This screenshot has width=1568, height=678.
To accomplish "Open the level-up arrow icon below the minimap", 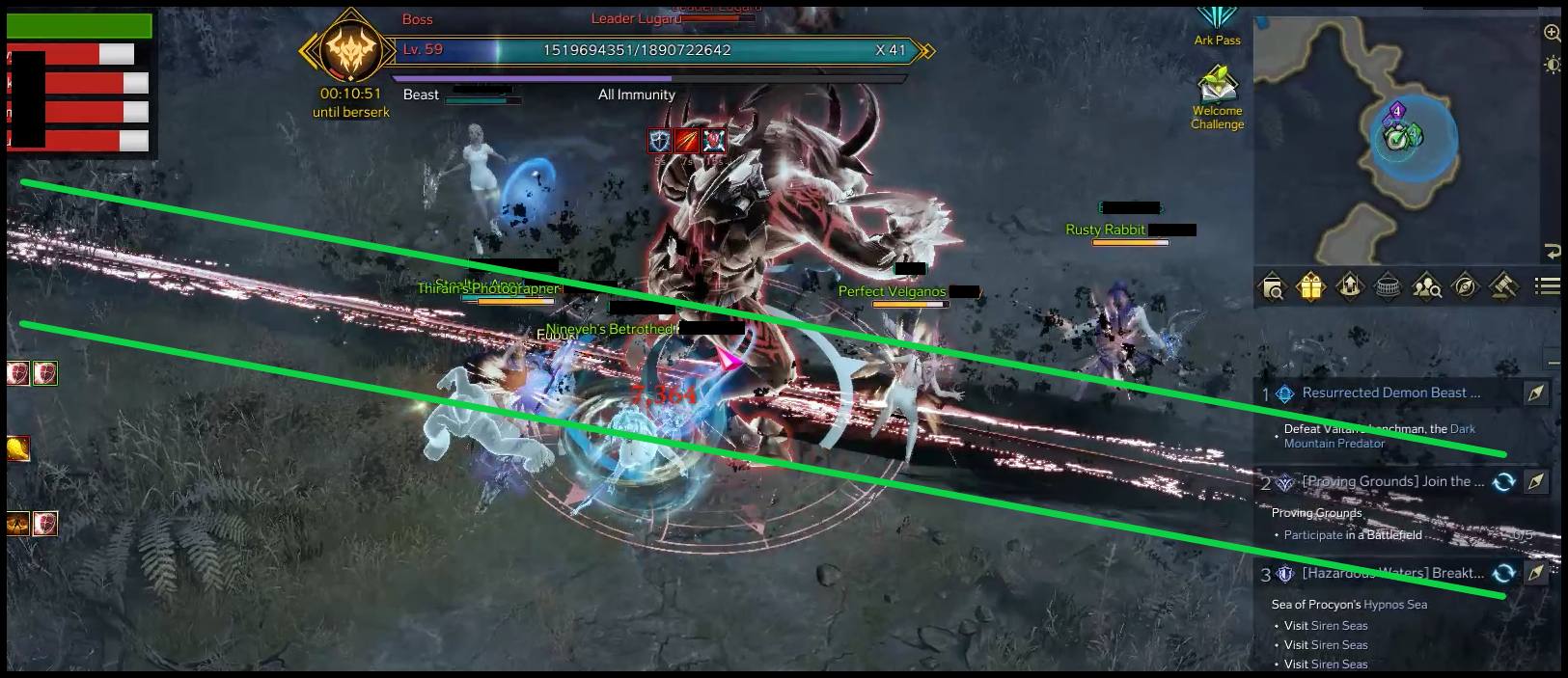I will (x=1349, y=286).
